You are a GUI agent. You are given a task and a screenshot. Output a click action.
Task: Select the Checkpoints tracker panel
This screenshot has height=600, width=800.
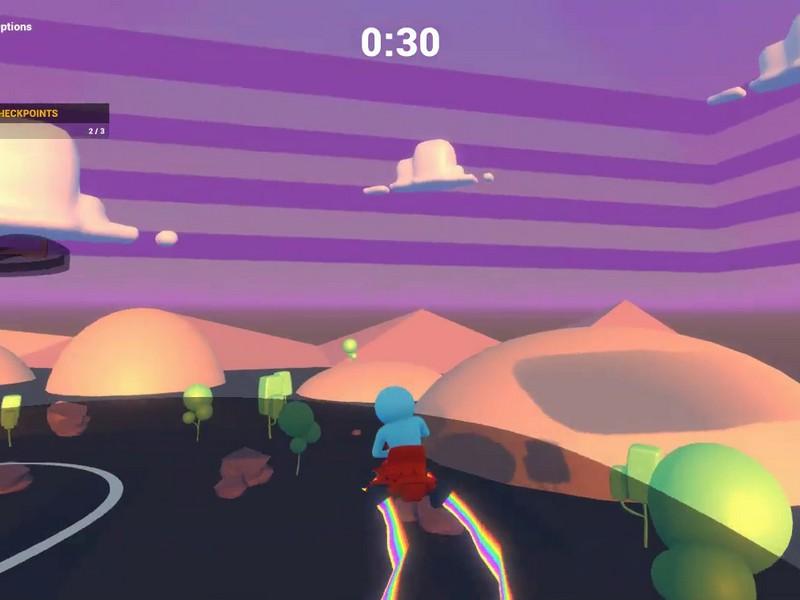52,121
